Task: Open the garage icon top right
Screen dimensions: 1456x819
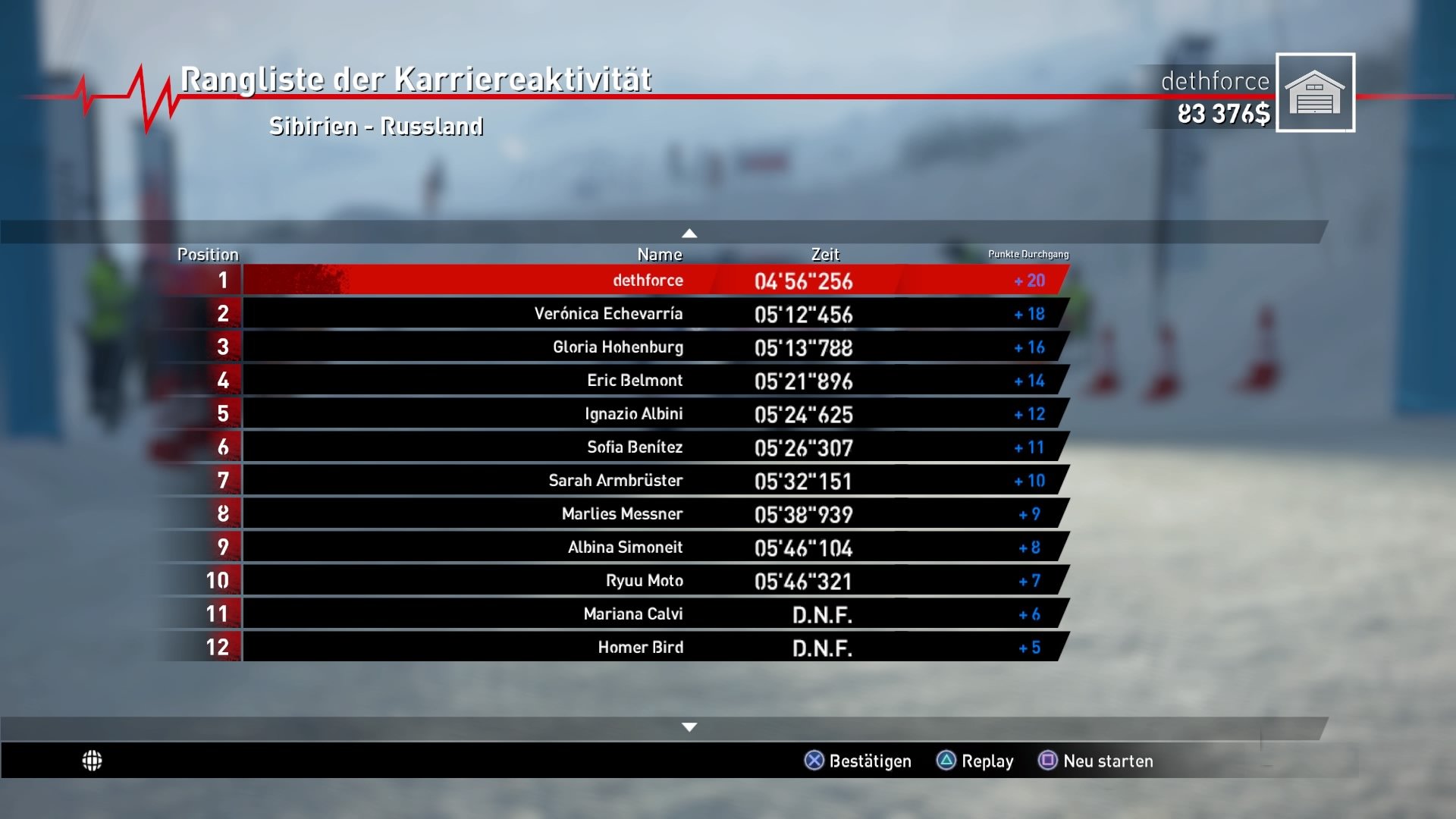Action: tap(1316, 93)
